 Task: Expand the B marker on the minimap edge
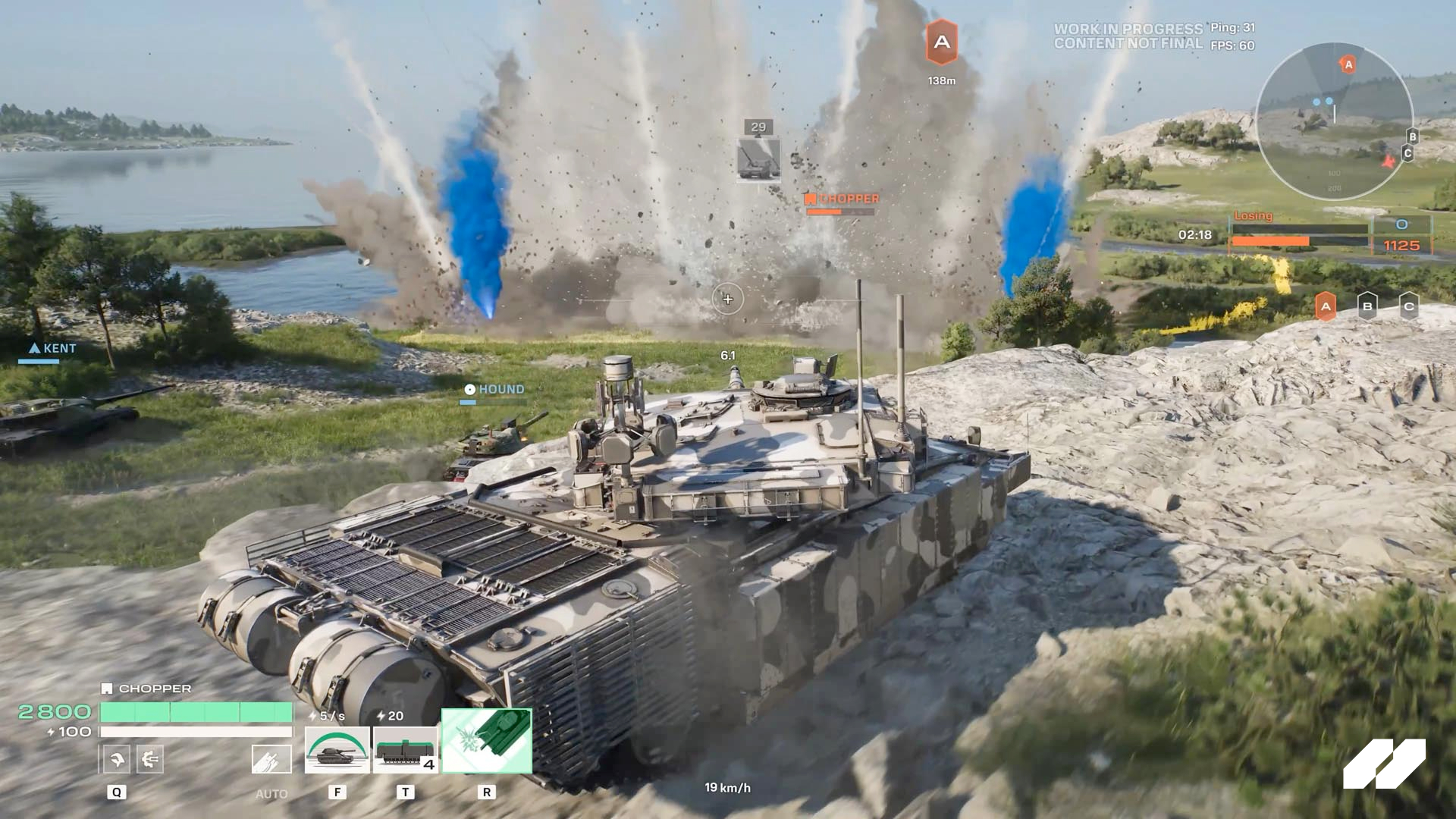[1412, 136]
